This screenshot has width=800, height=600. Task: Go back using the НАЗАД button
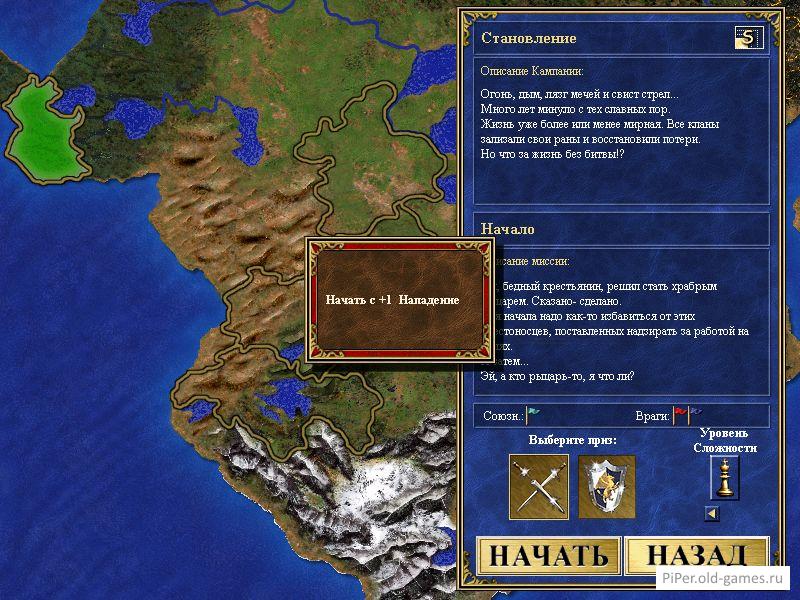pos(695,557)
